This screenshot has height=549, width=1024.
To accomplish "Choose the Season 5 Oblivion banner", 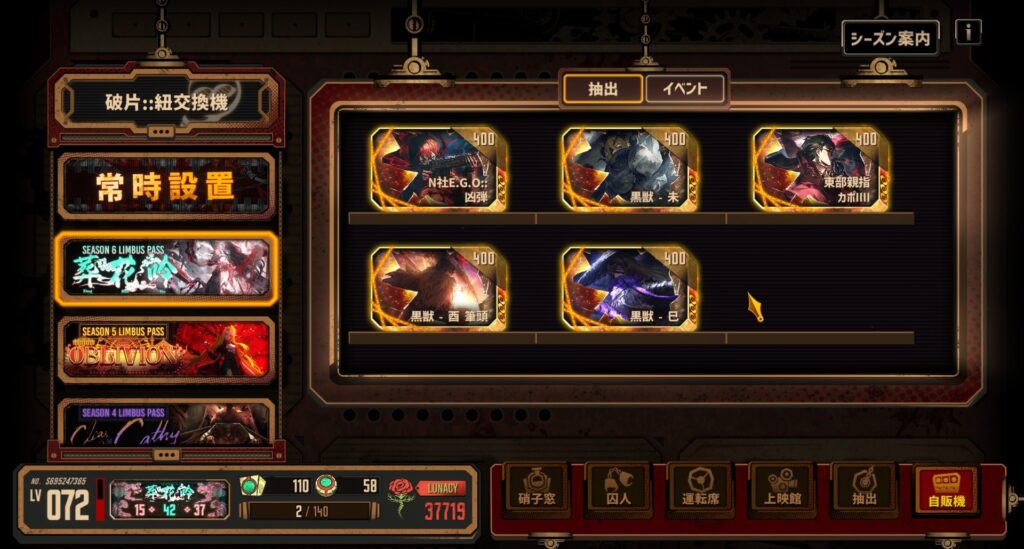I will 166,349.
